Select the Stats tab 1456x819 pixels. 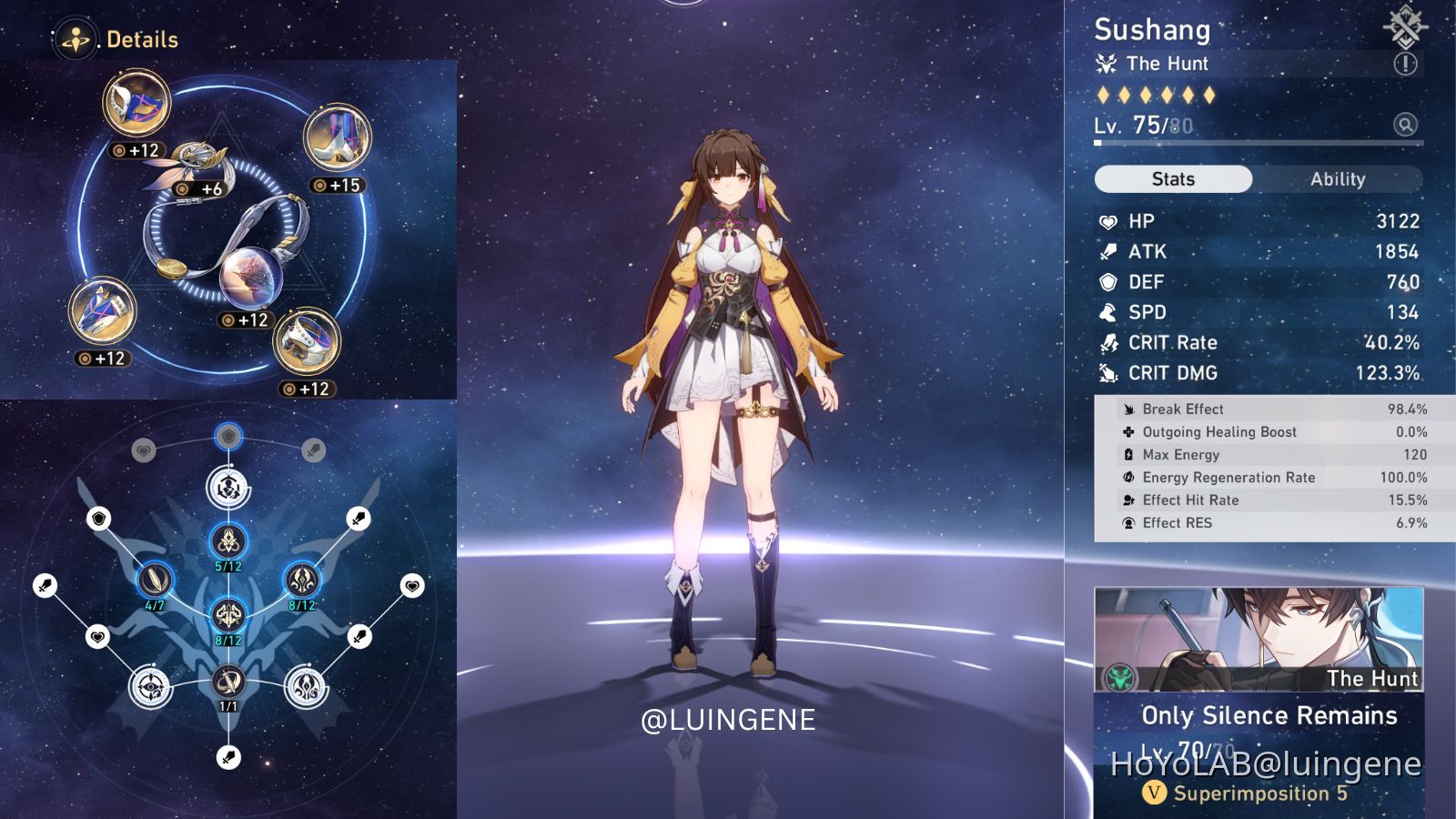pos(1173,179)
